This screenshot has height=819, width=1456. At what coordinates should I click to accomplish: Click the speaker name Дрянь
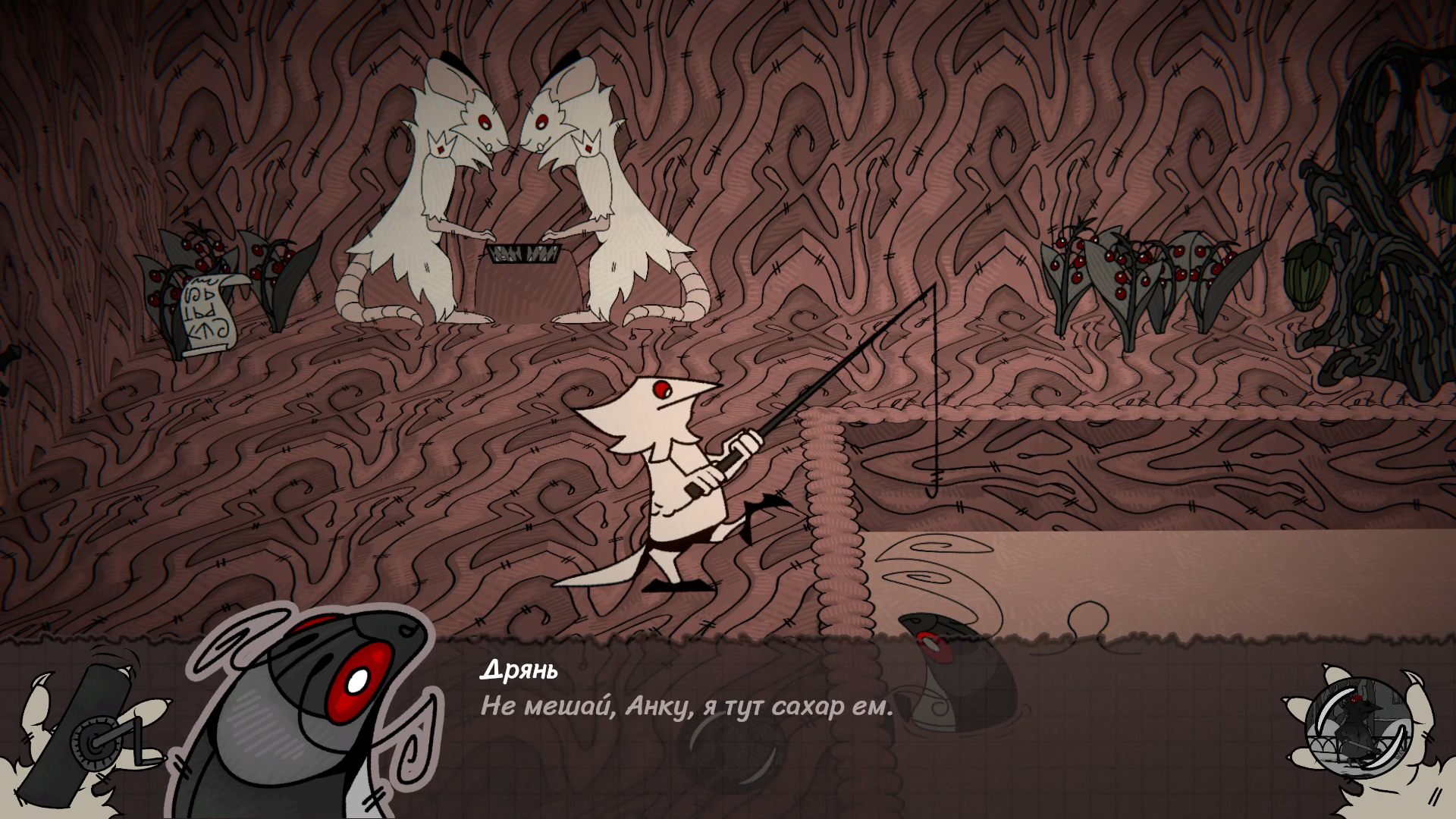pos(519,670)
